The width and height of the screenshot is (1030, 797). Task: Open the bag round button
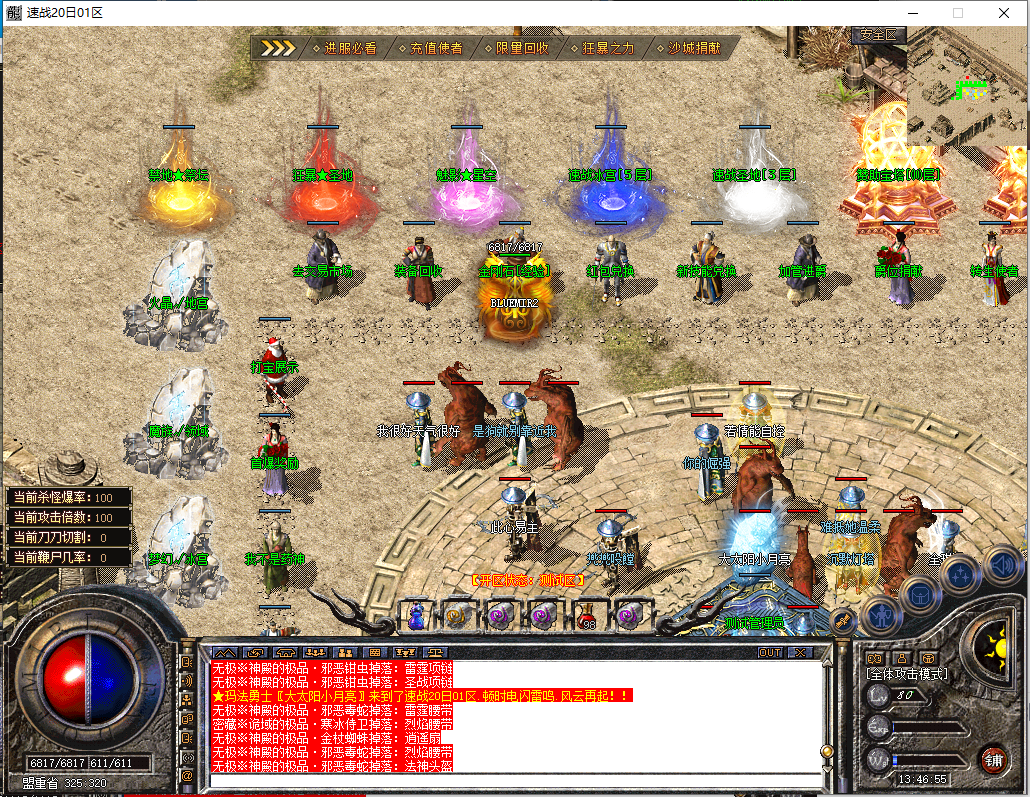click(x=919, y=592)
